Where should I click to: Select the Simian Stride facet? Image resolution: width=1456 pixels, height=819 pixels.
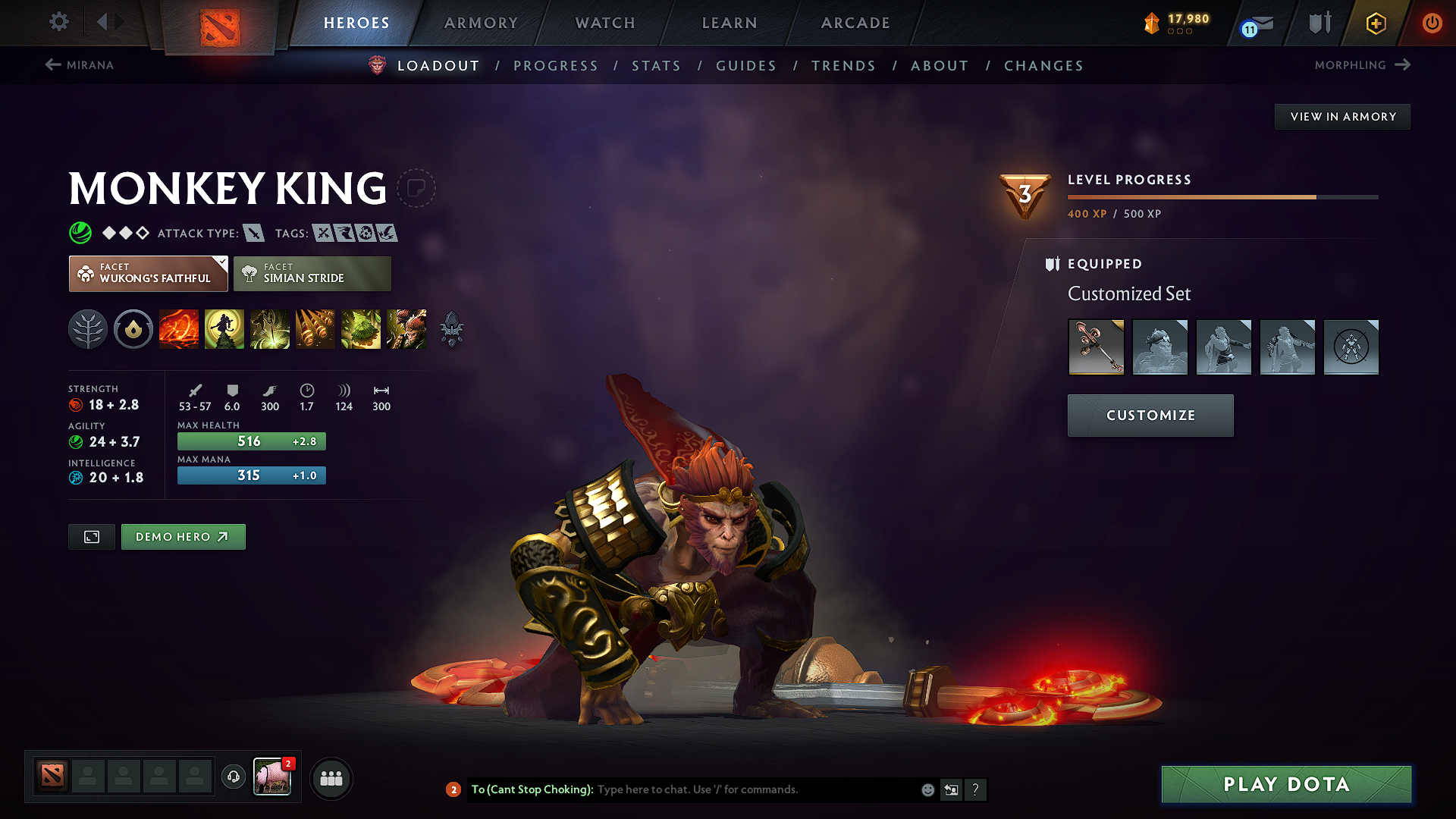(312, 273)
